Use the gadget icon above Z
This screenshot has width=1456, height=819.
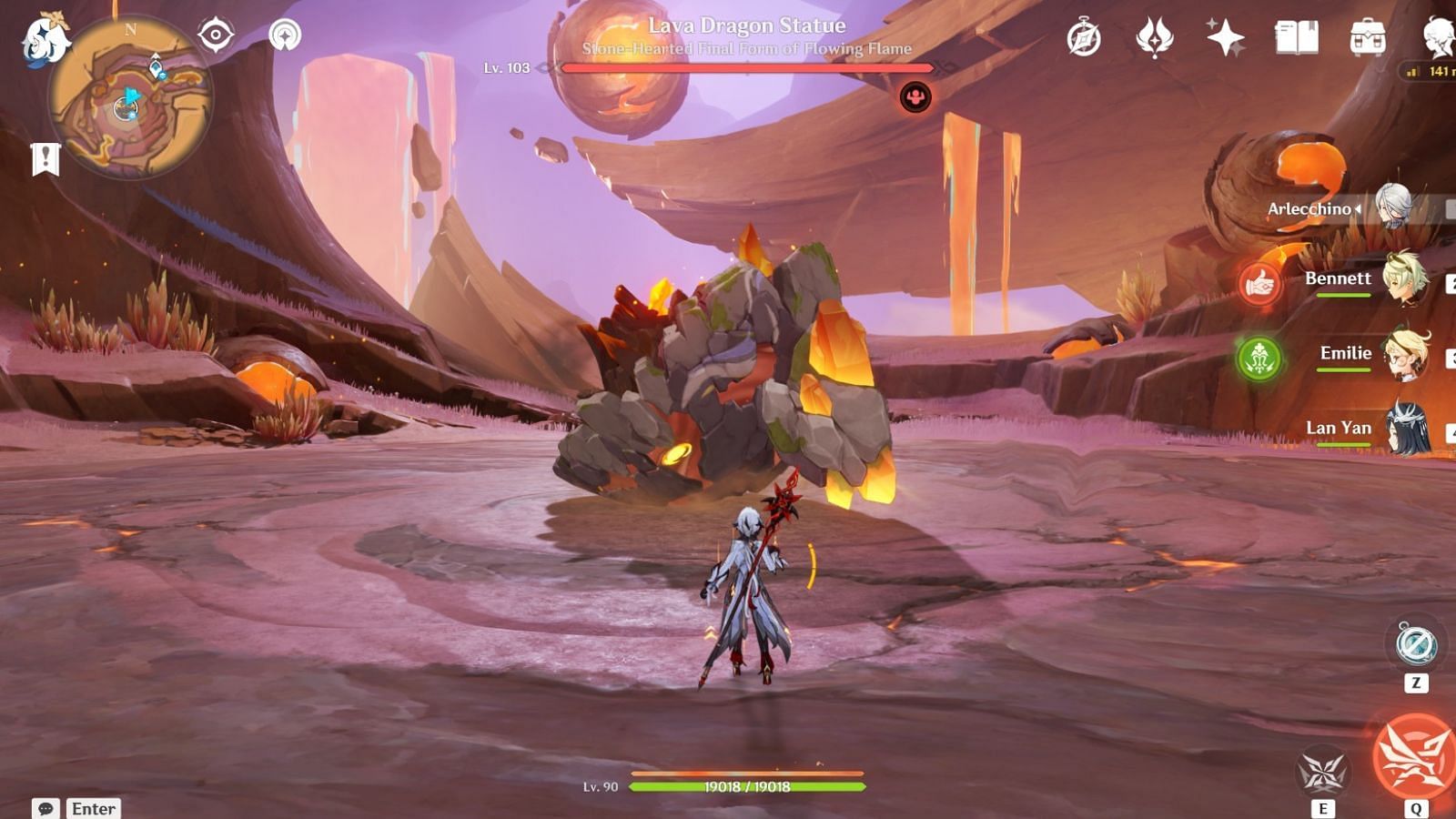point(1416,644)
